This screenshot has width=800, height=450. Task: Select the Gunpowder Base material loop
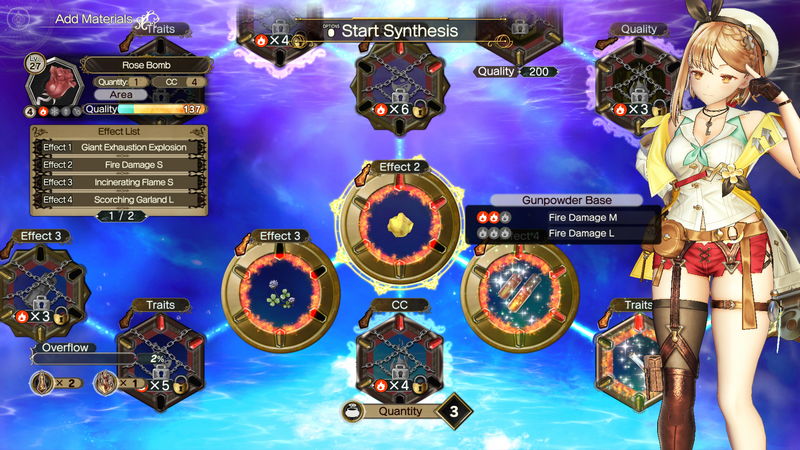520,289
